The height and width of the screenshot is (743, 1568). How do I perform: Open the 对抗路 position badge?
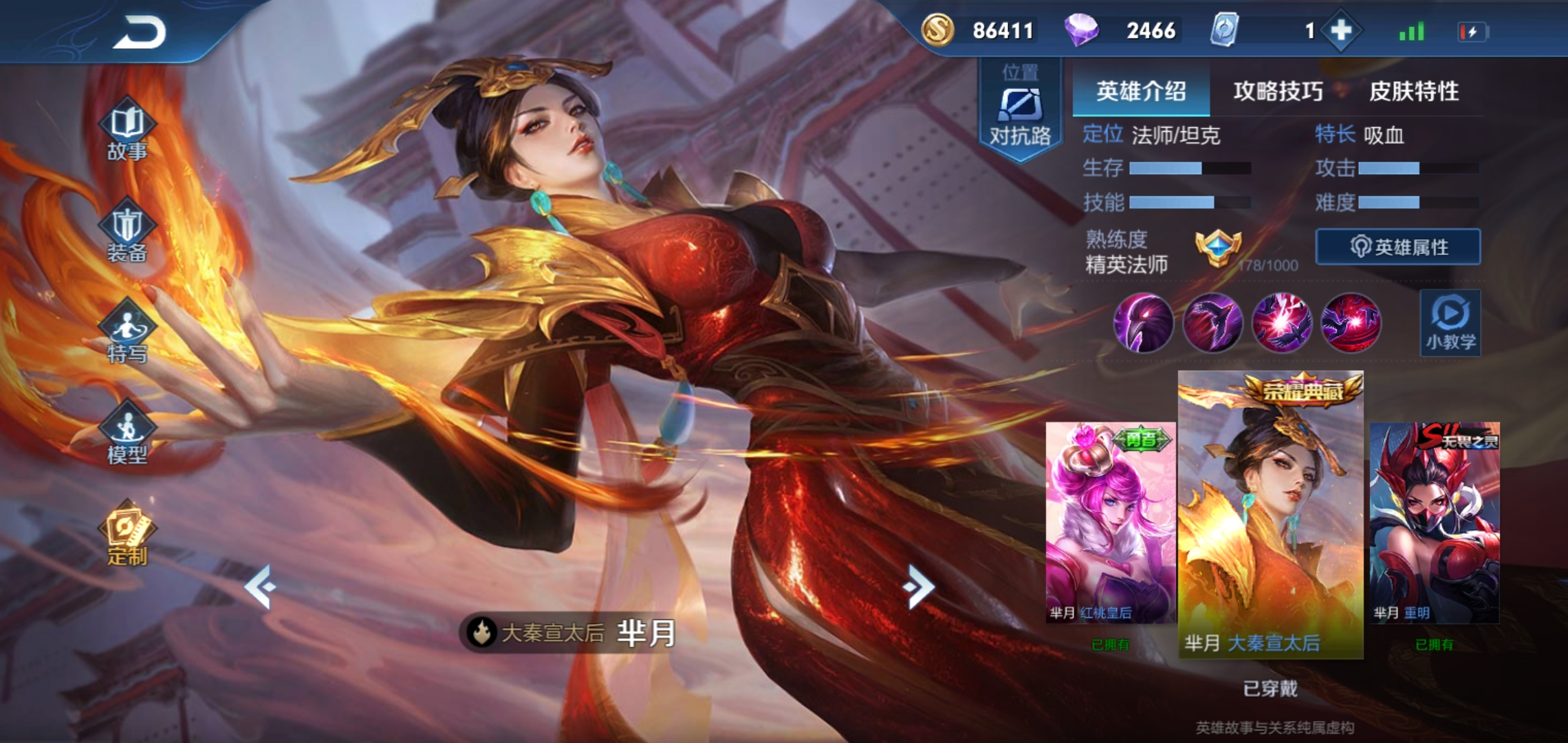click(1020, 111)
